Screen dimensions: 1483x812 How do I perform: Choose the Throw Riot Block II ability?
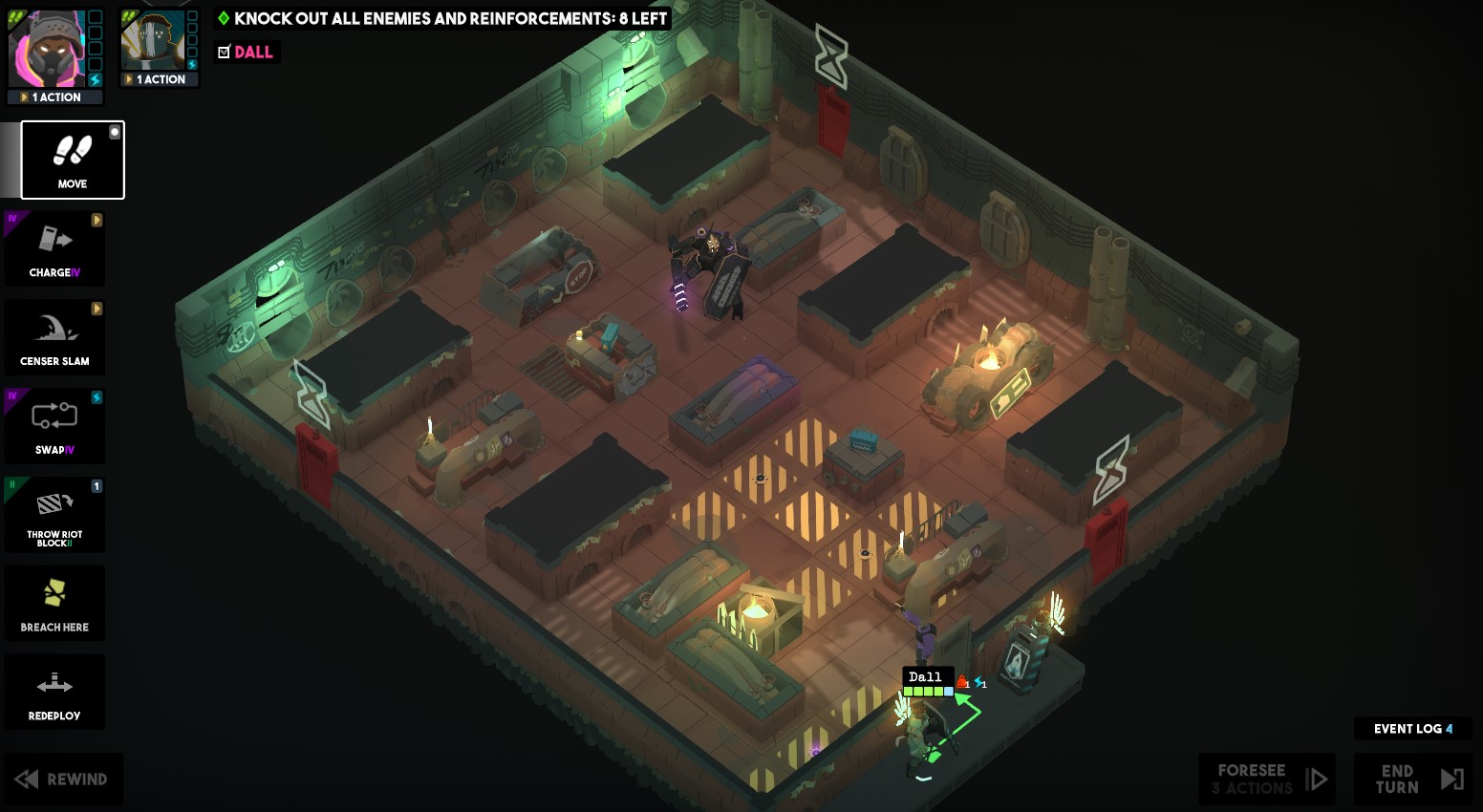click(x=54, y=514)
